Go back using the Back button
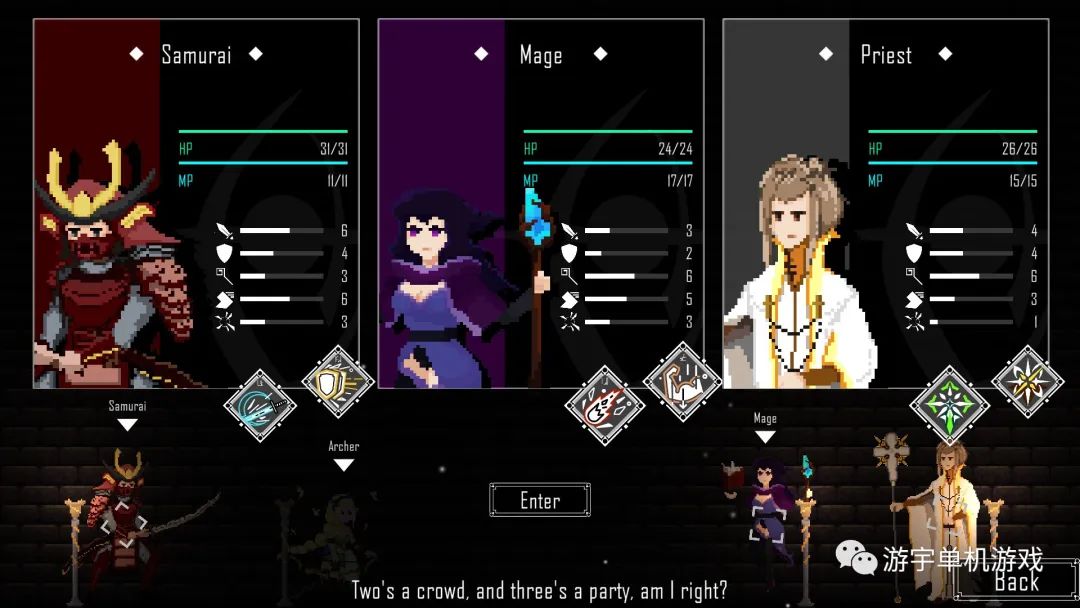This screenshot has width=1080, height=608. click(1015, 581)
